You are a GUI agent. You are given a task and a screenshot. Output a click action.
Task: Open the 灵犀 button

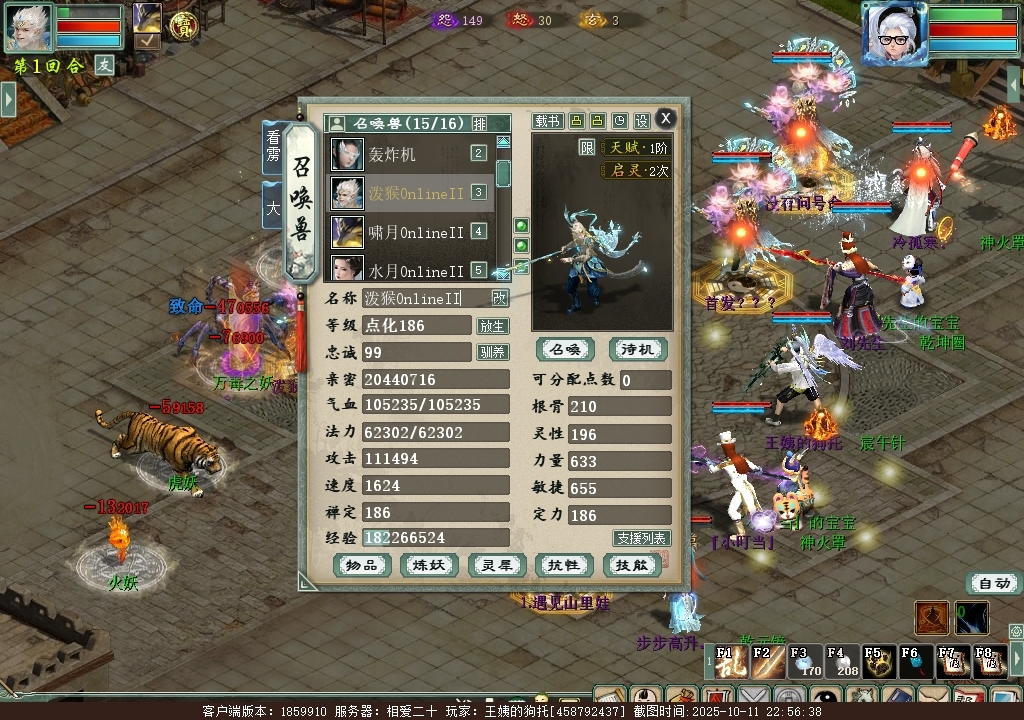coord(497,565)
